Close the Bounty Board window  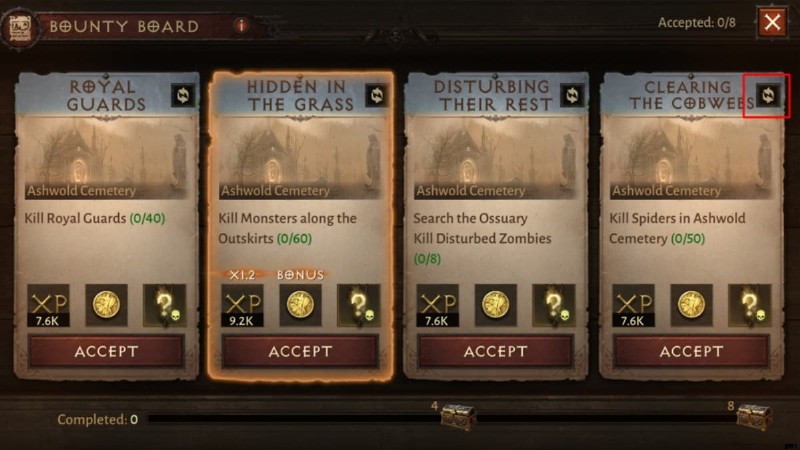click(x=771, y=22)
